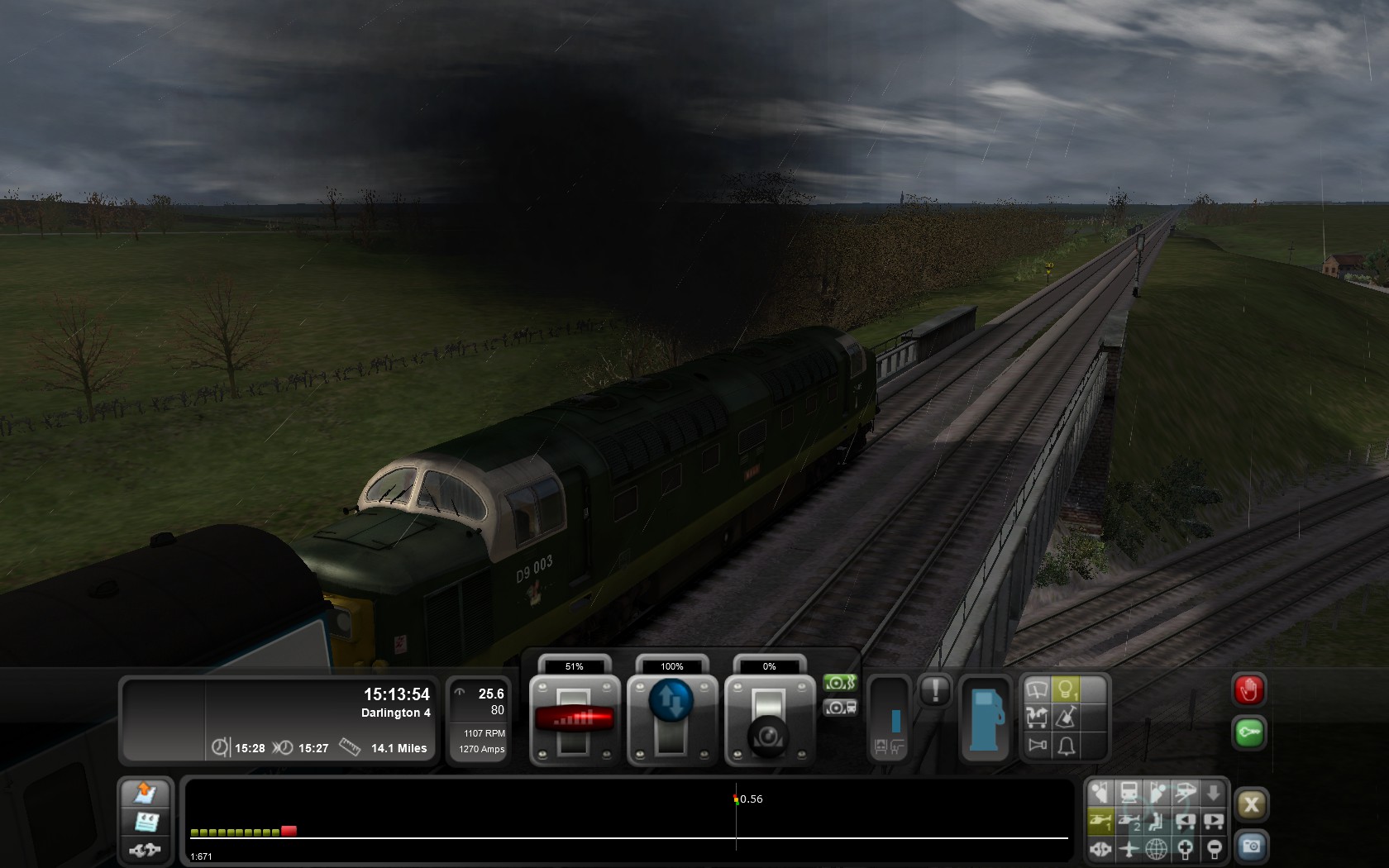This screenshot has width=1389, height=868.
Task: Choose the free camera airplane icon
Action: [x=1129, y=848]
